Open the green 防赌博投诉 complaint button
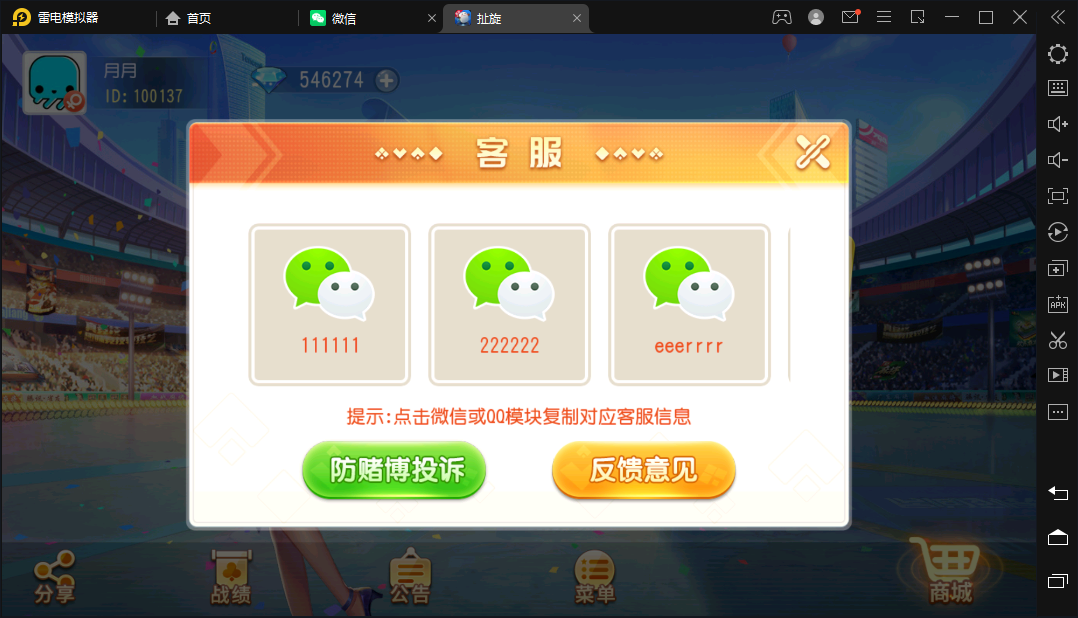 pos(394,469)
